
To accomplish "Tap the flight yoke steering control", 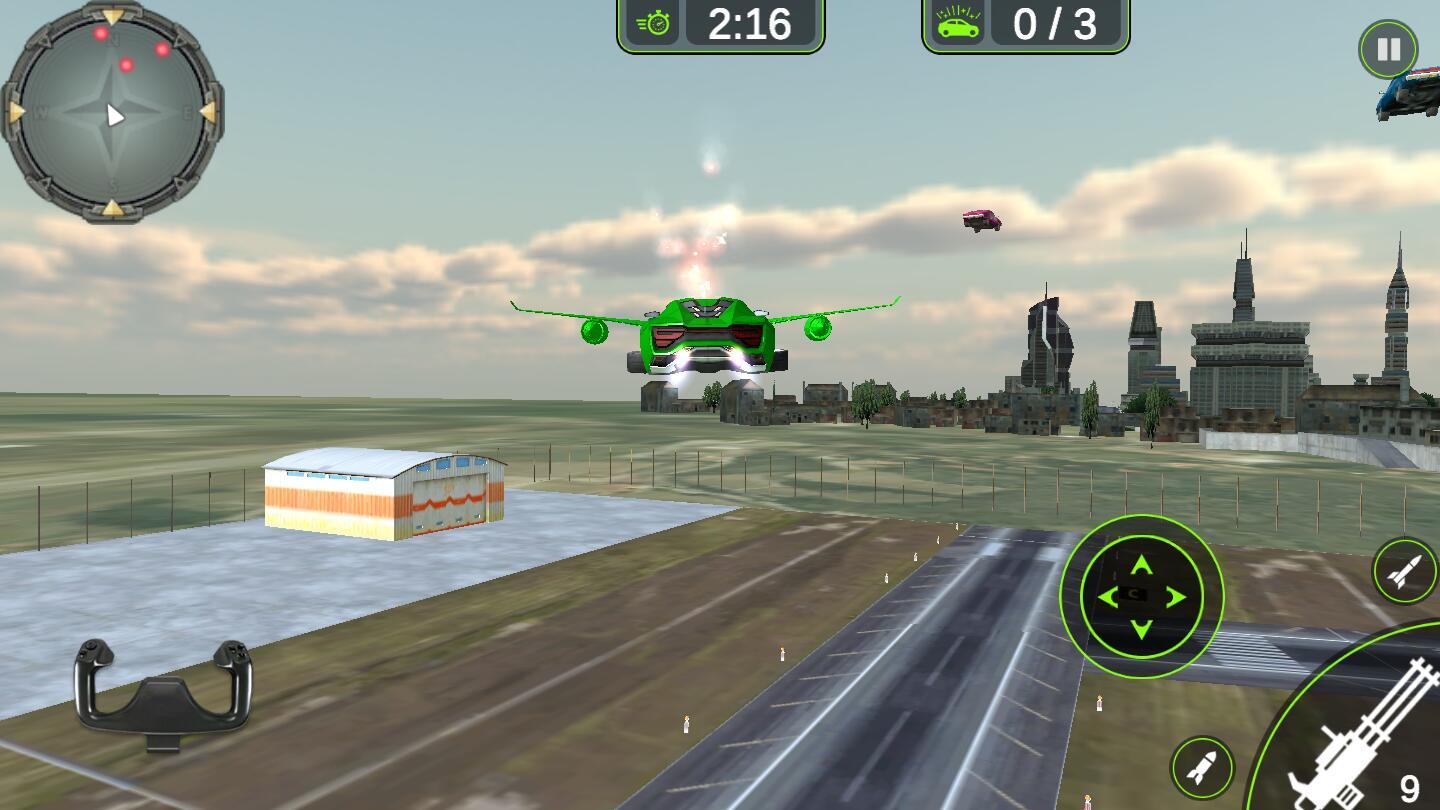I will 163,692.
